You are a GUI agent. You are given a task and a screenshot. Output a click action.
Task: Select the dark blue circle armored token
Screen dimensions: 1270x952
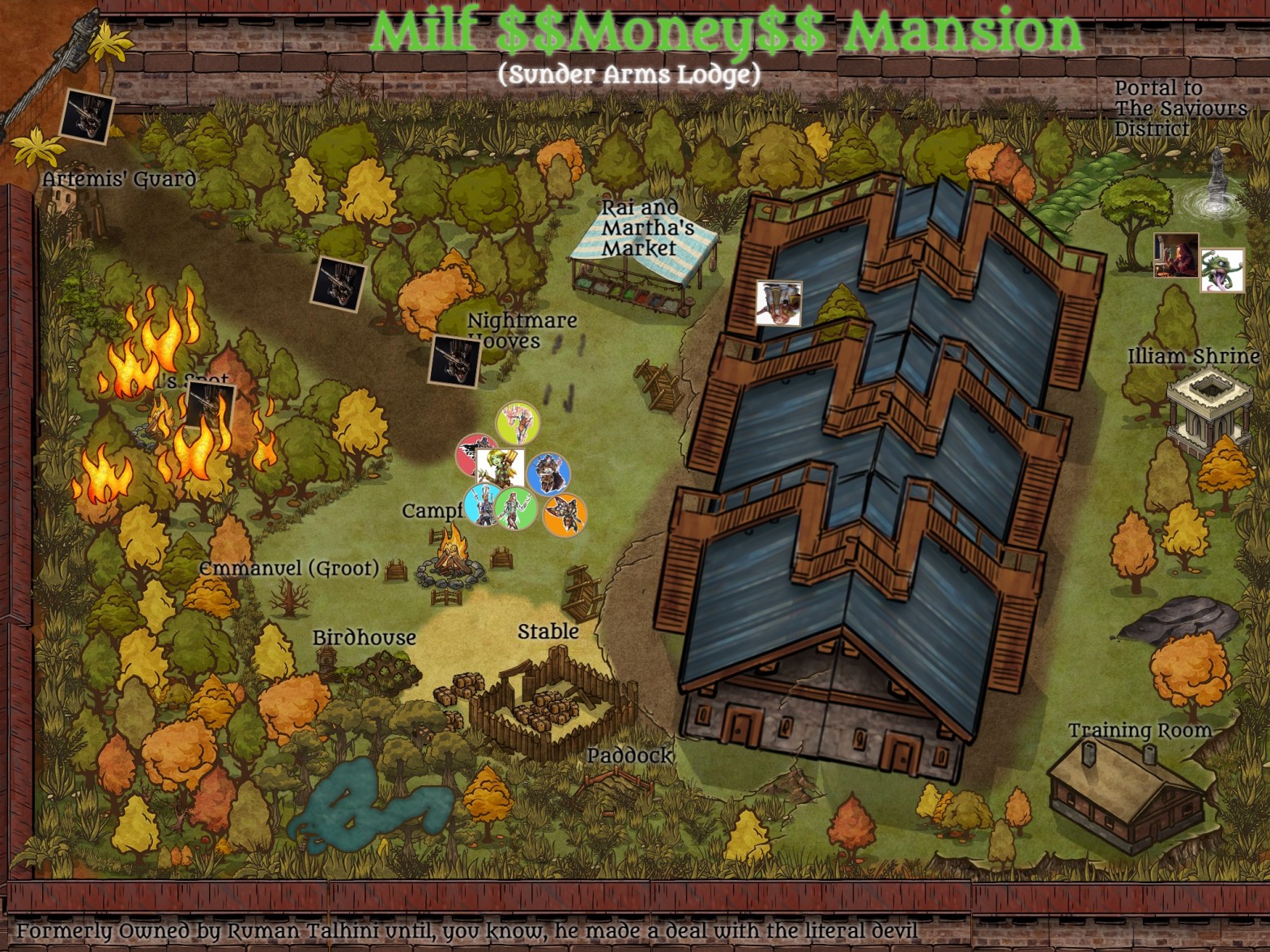pos(548,474)
